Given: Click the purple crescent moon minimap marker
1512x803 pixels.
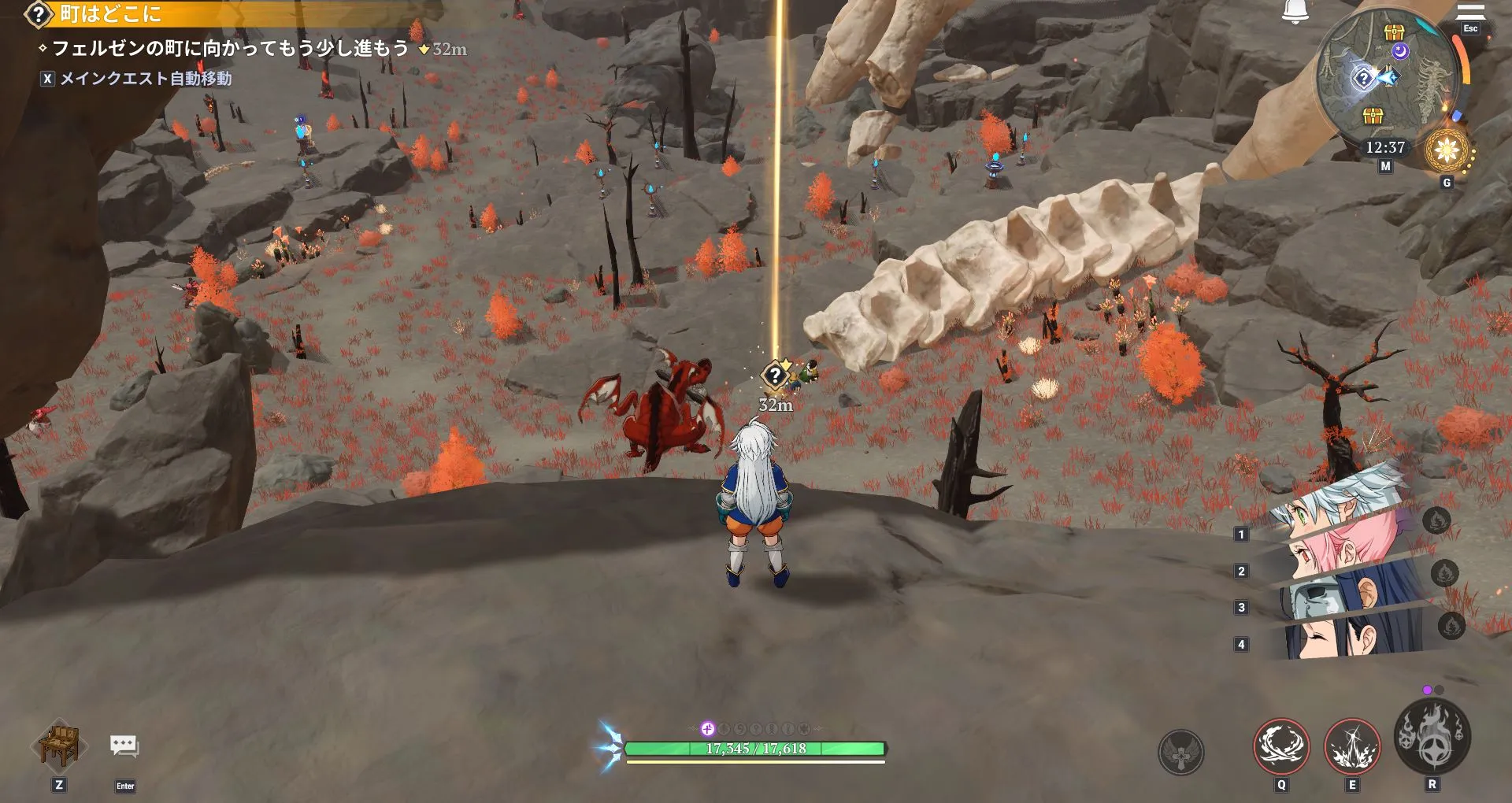Looking at the screenshot, I should click(1399, 52).
